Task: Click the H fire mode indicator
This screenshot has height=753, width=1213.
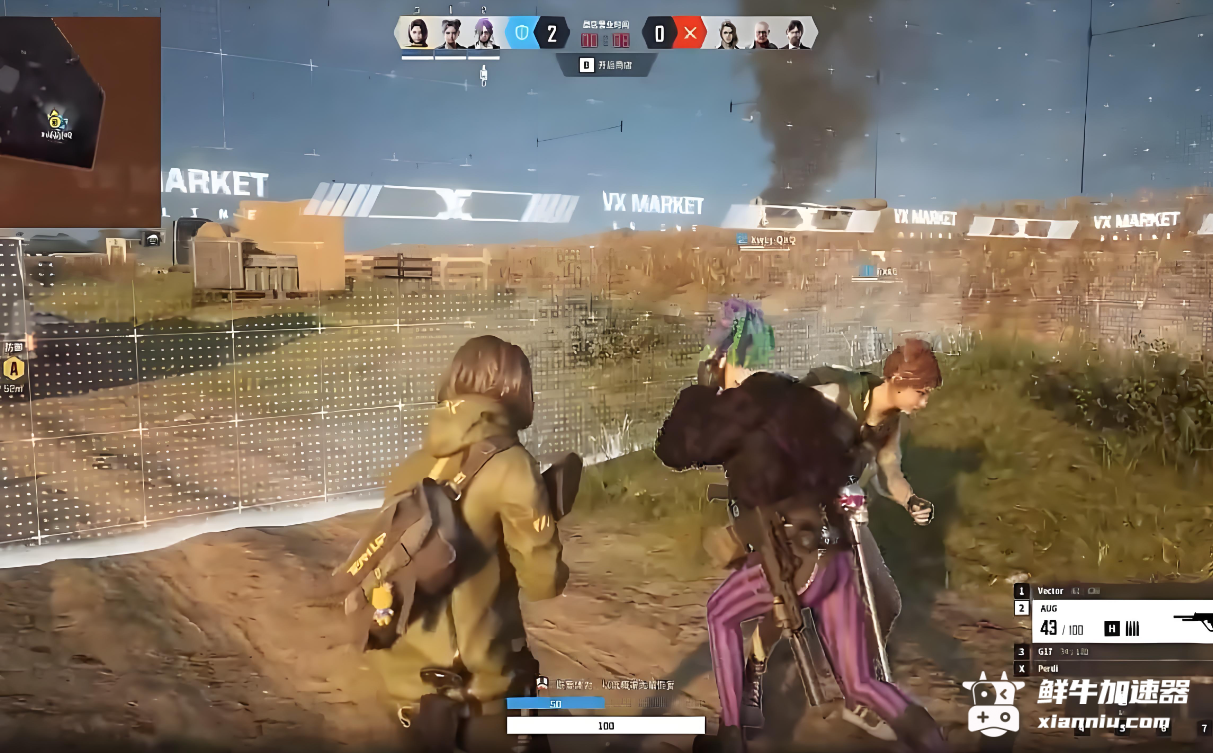Action: tap(1111, 628)
